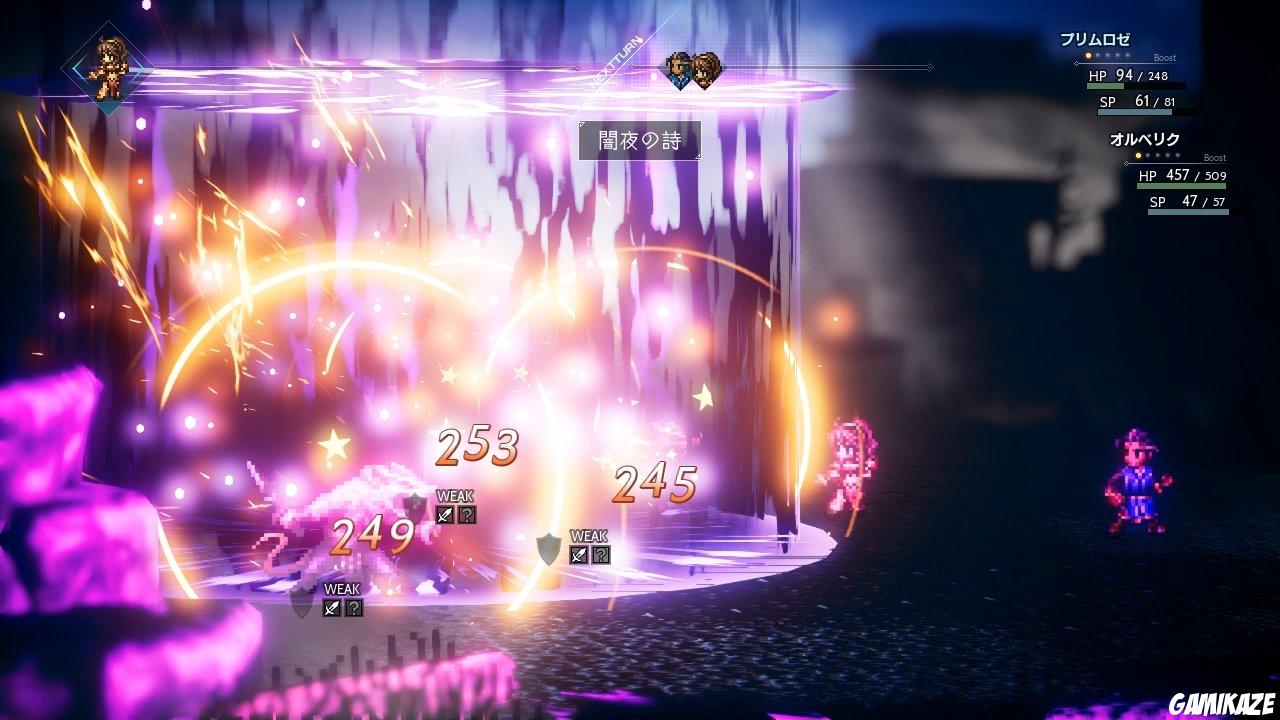The width and height of the screenshot is (1280, 720).
Task: Click the damage number 253
Action: tap(478, 450)
